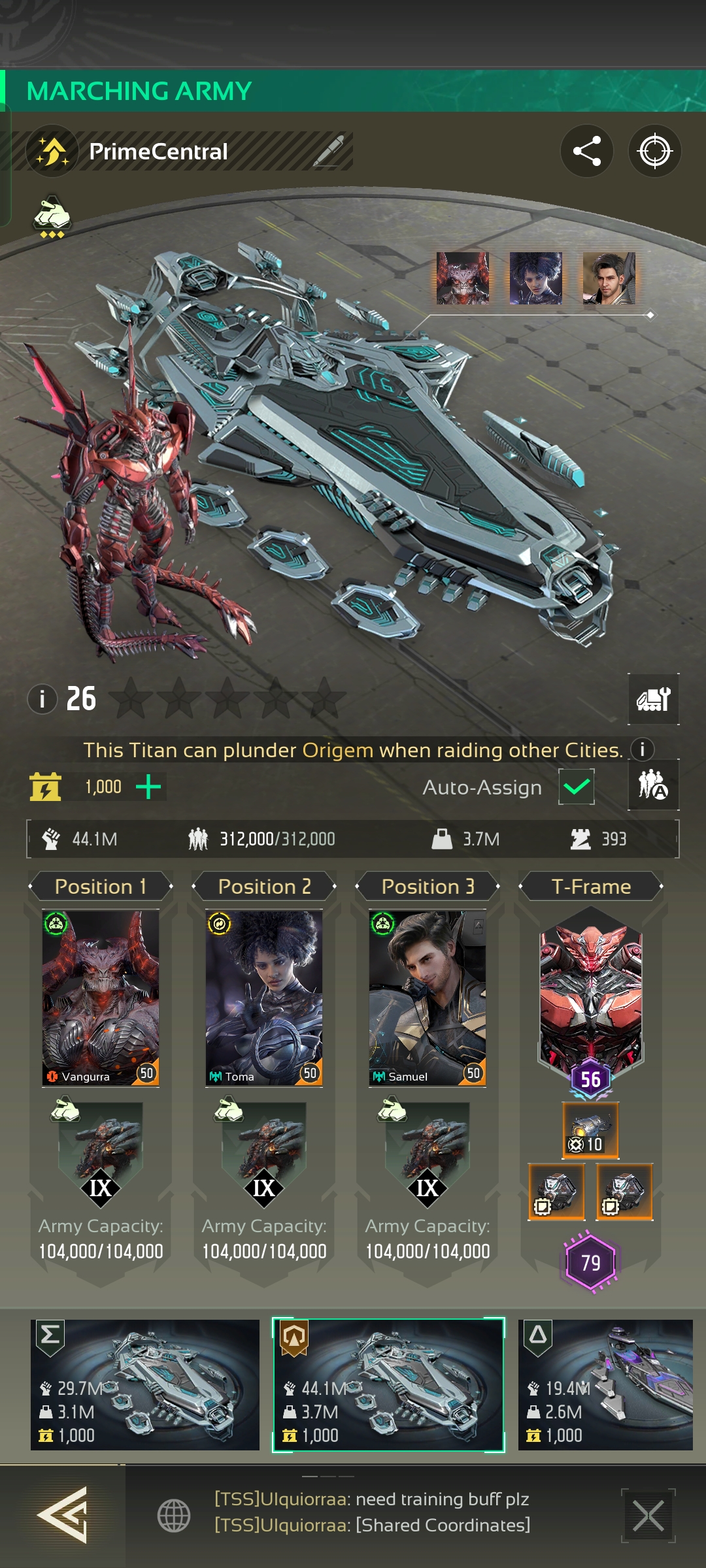Open the world chat messages
This screenshot has width=706, height=1568.
tap(371, 1512)
